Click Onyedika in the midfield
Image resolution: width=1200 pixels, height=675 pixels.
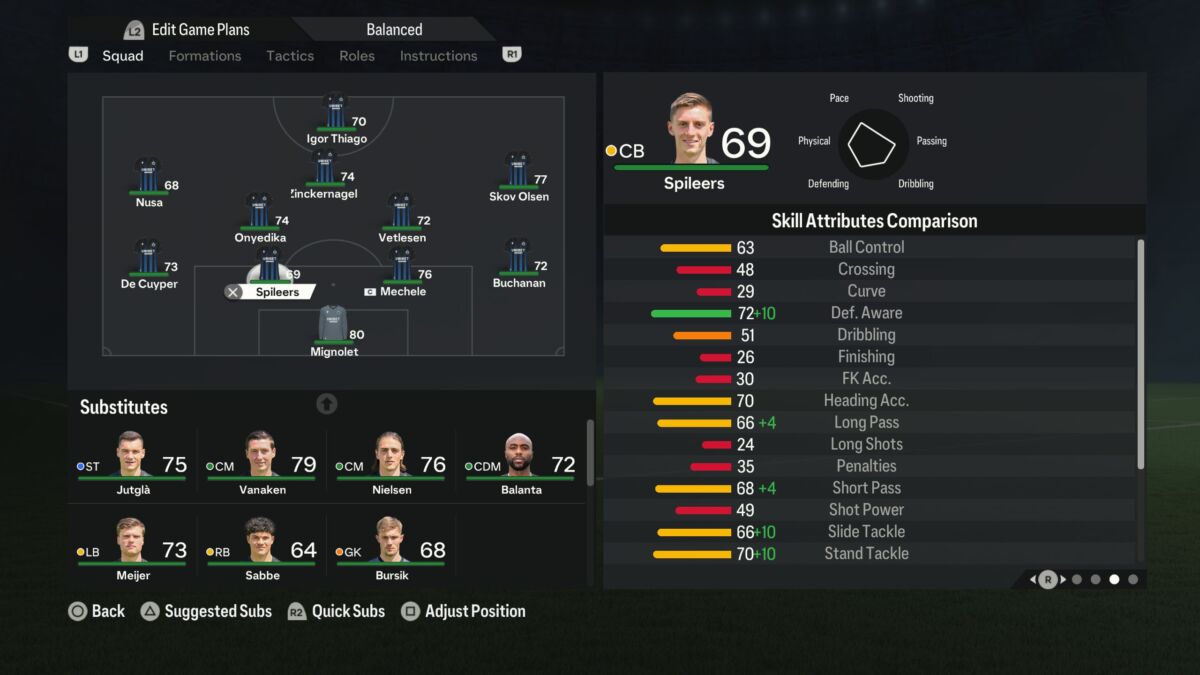coord(260,216)
